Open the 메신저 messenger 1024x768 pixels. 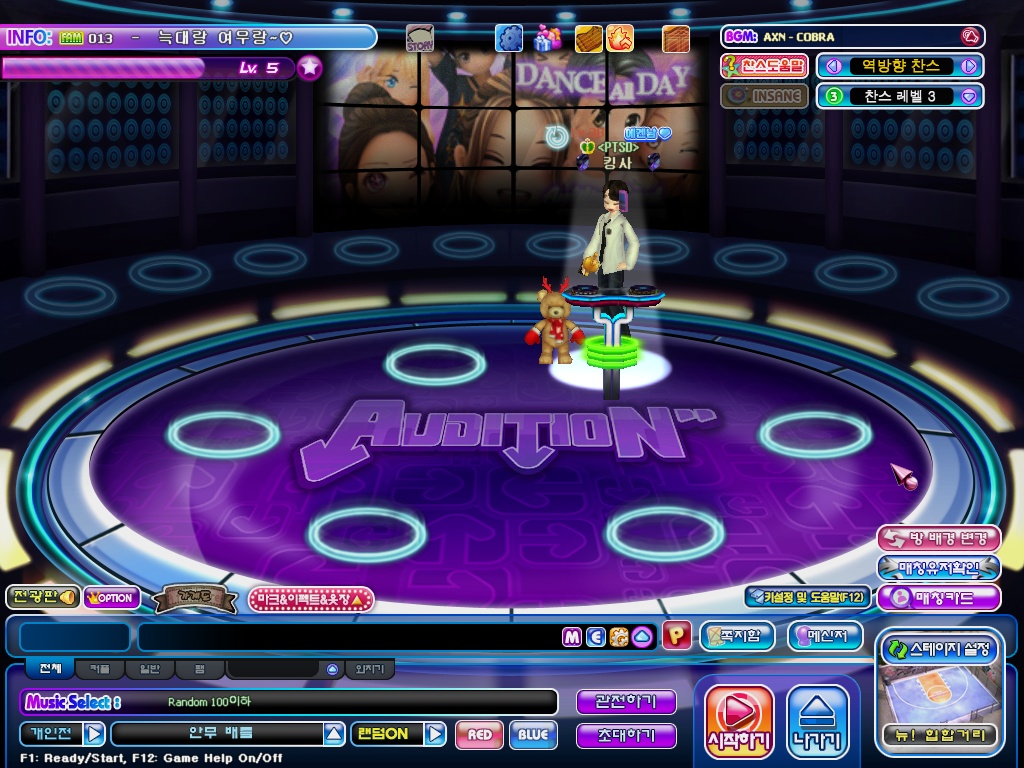click(825, 636)
